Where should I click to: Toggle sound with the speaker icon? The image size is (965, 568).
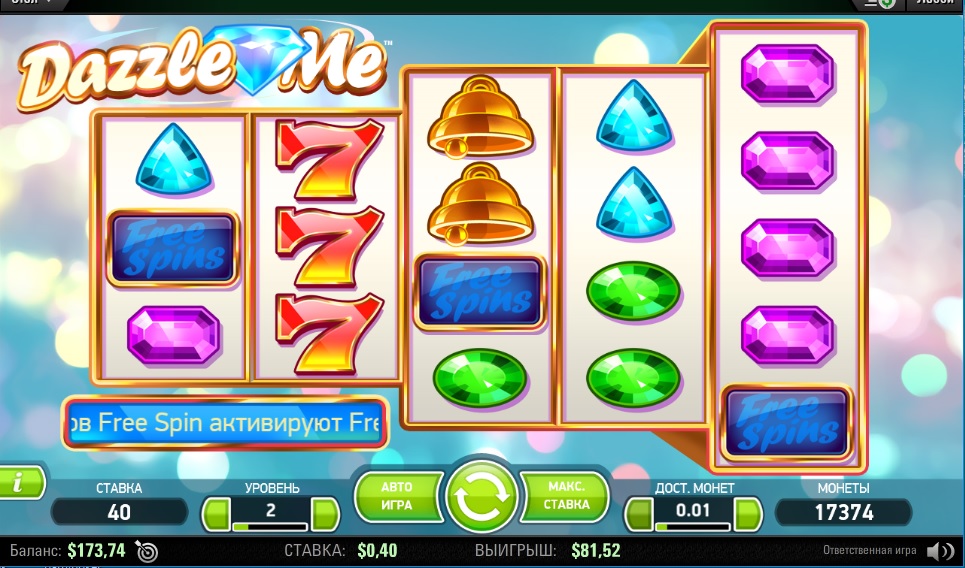pyautogui.click(x=939, y=551)
